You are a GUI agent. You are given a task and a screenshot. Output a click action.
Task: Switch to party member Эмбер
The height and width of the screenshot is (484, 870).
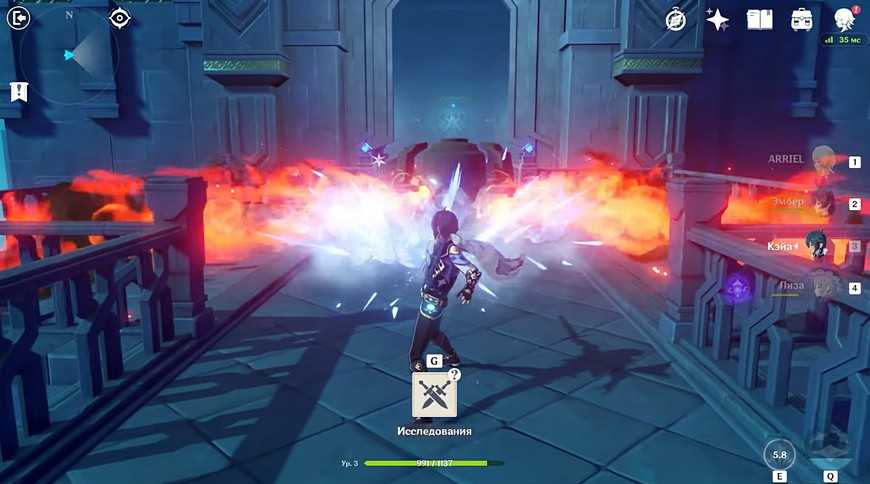pyautogui.click(x=823, y=203)
